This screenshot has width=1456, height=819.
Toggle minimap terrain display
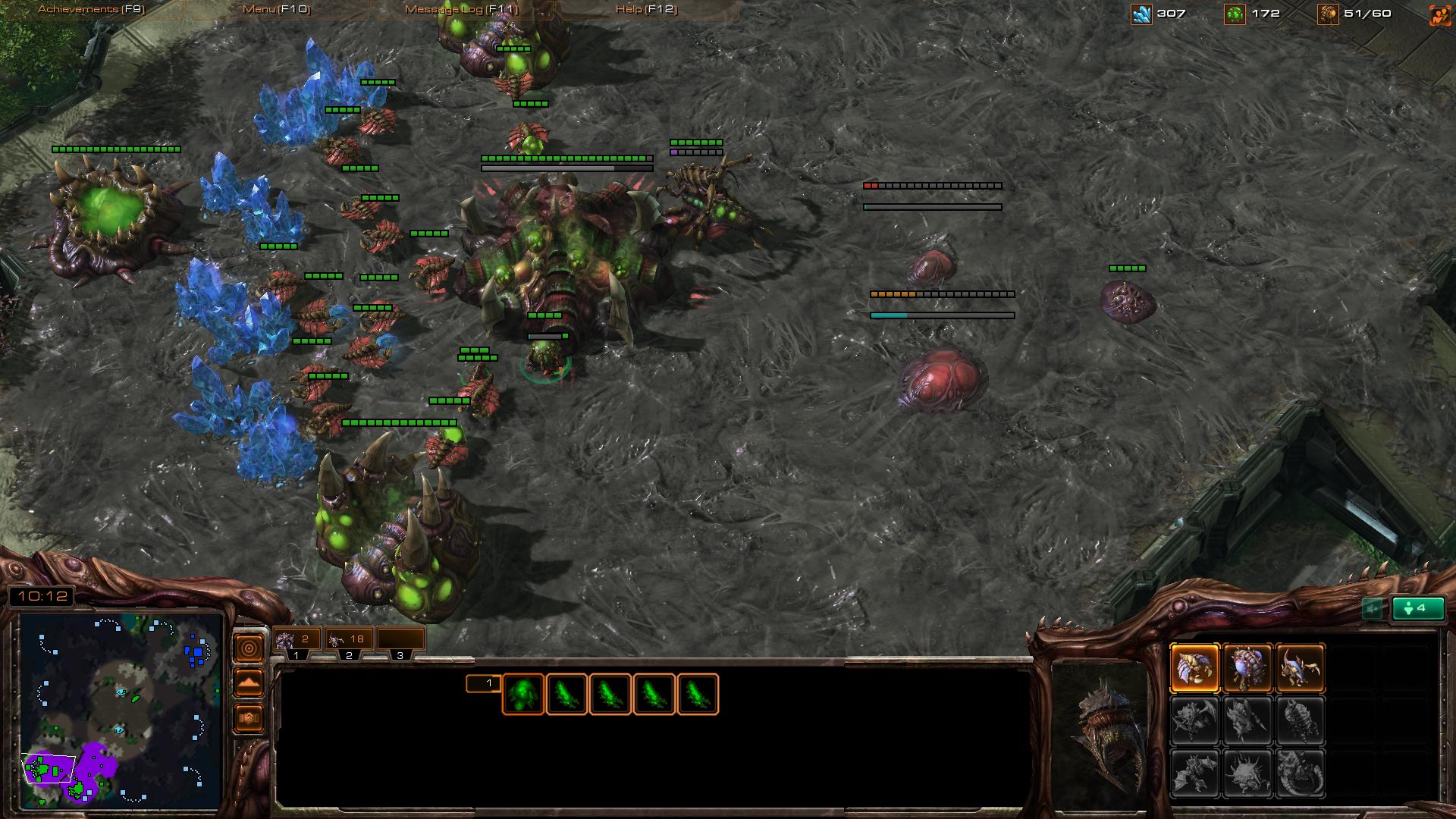[249, 682]
